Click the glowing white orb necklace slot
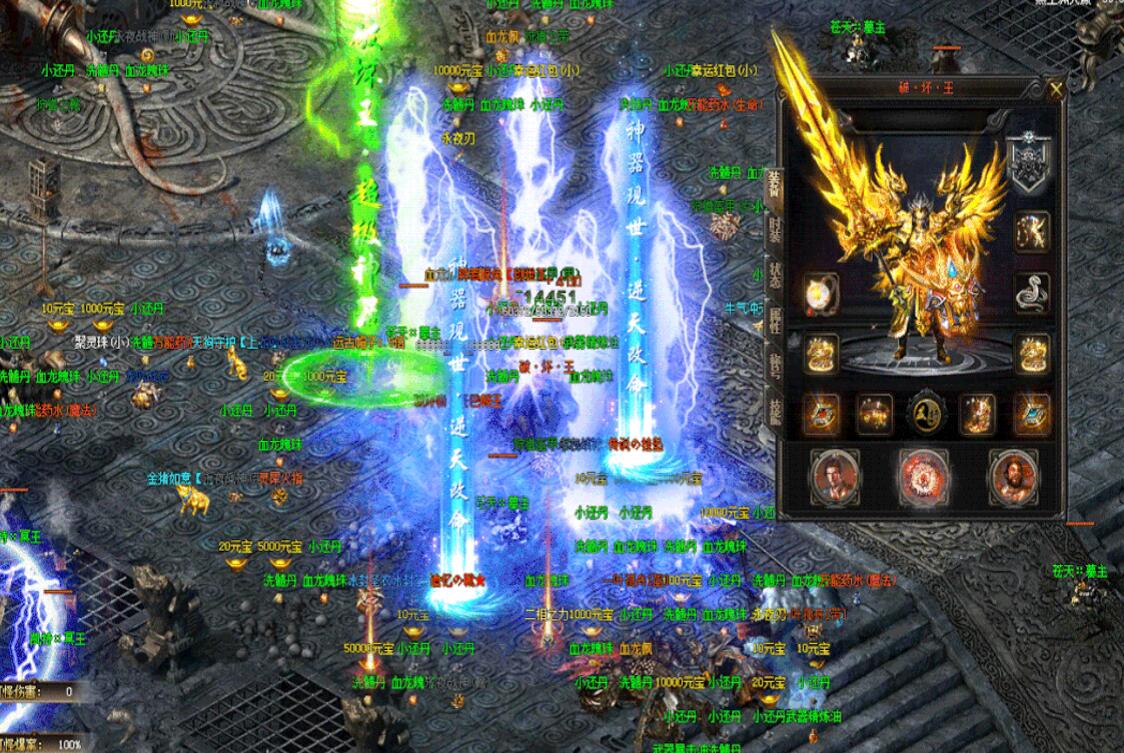 (x=822, y=293)
